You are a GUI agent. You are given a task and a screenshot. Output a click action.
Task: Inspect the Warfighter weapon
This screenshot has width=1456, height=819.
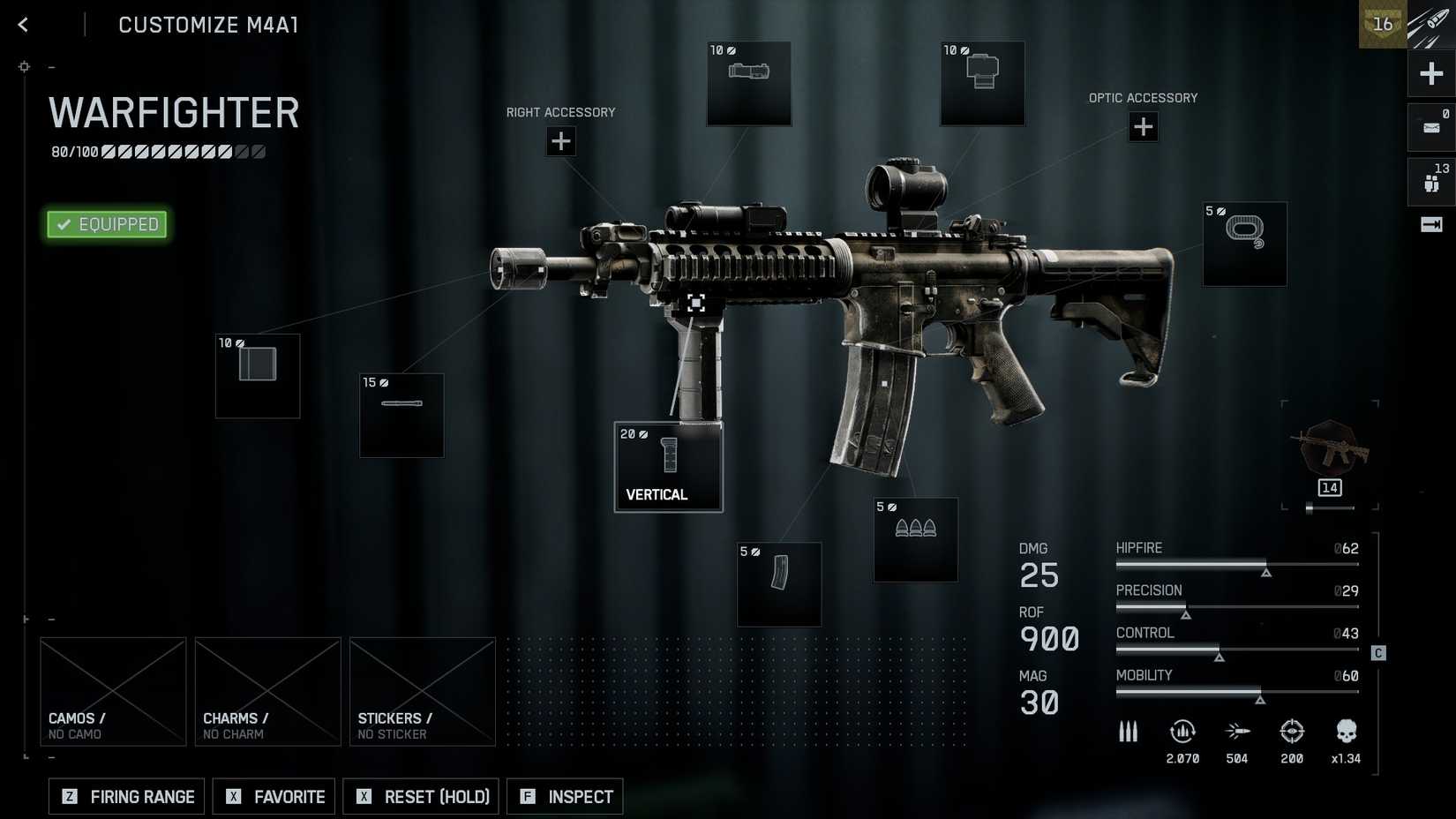pos(565,796)
